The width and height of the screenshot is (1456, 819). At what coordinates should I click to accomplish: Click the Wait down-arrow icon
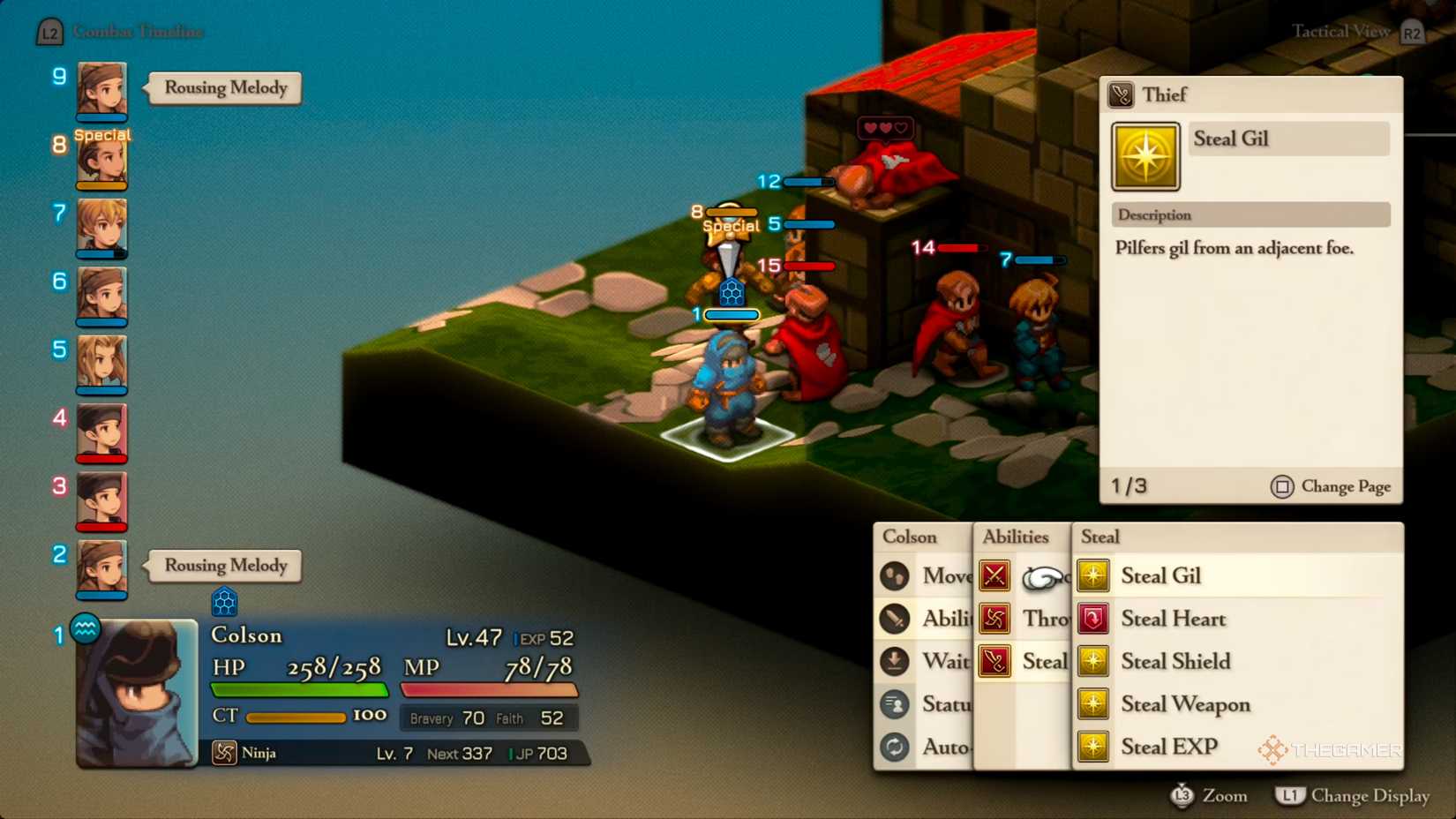(x=895, y=661)
